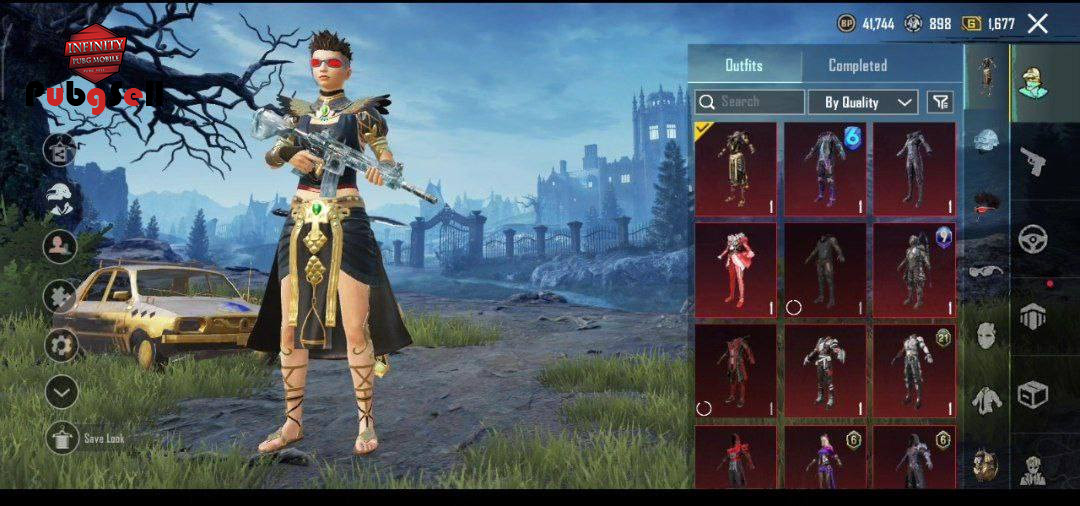Click the outfit search field

[750, 102]
